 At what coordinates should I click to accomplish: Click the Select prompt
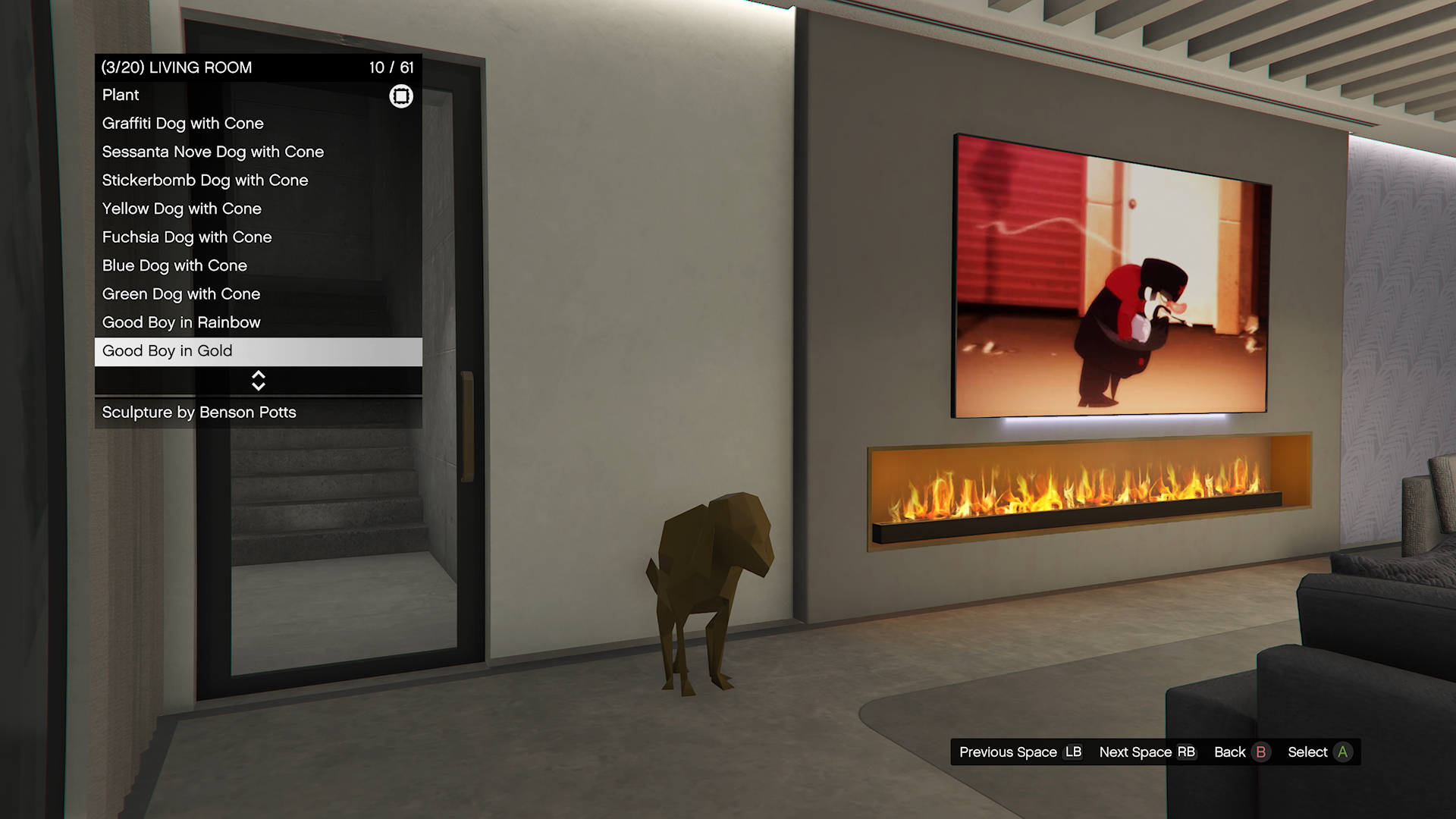(1319, 752)
